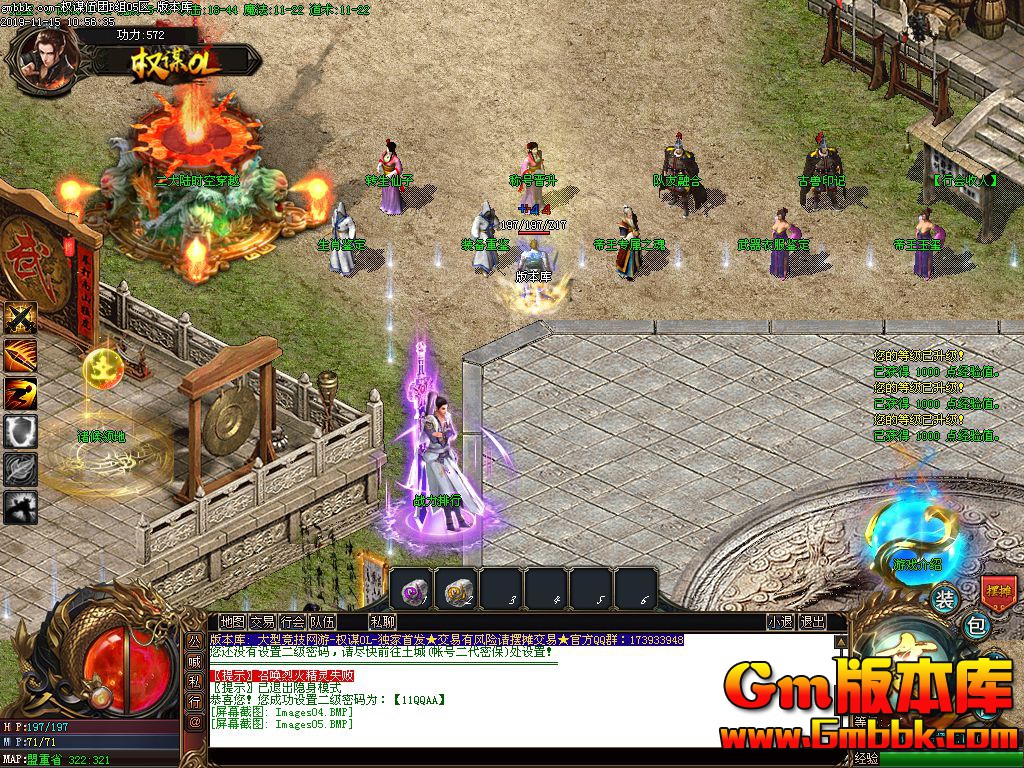Open equipment with the round 装 button
Viewport: 1024px width, 768px height.
click(x=944, y=600)
